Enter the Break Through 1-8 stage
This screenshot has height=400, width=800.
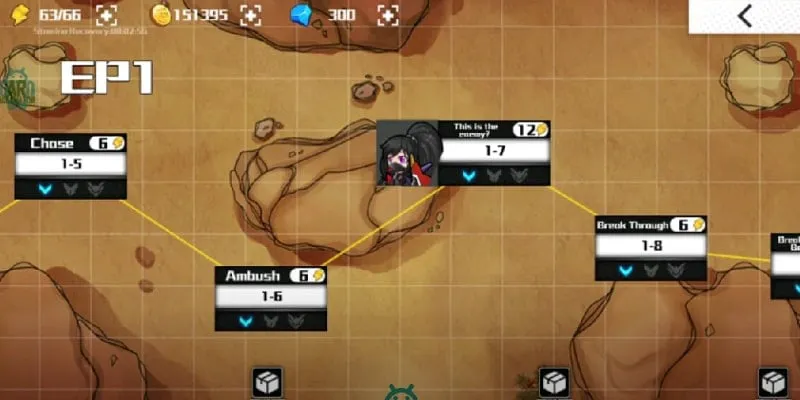click(x=651, y=246)
